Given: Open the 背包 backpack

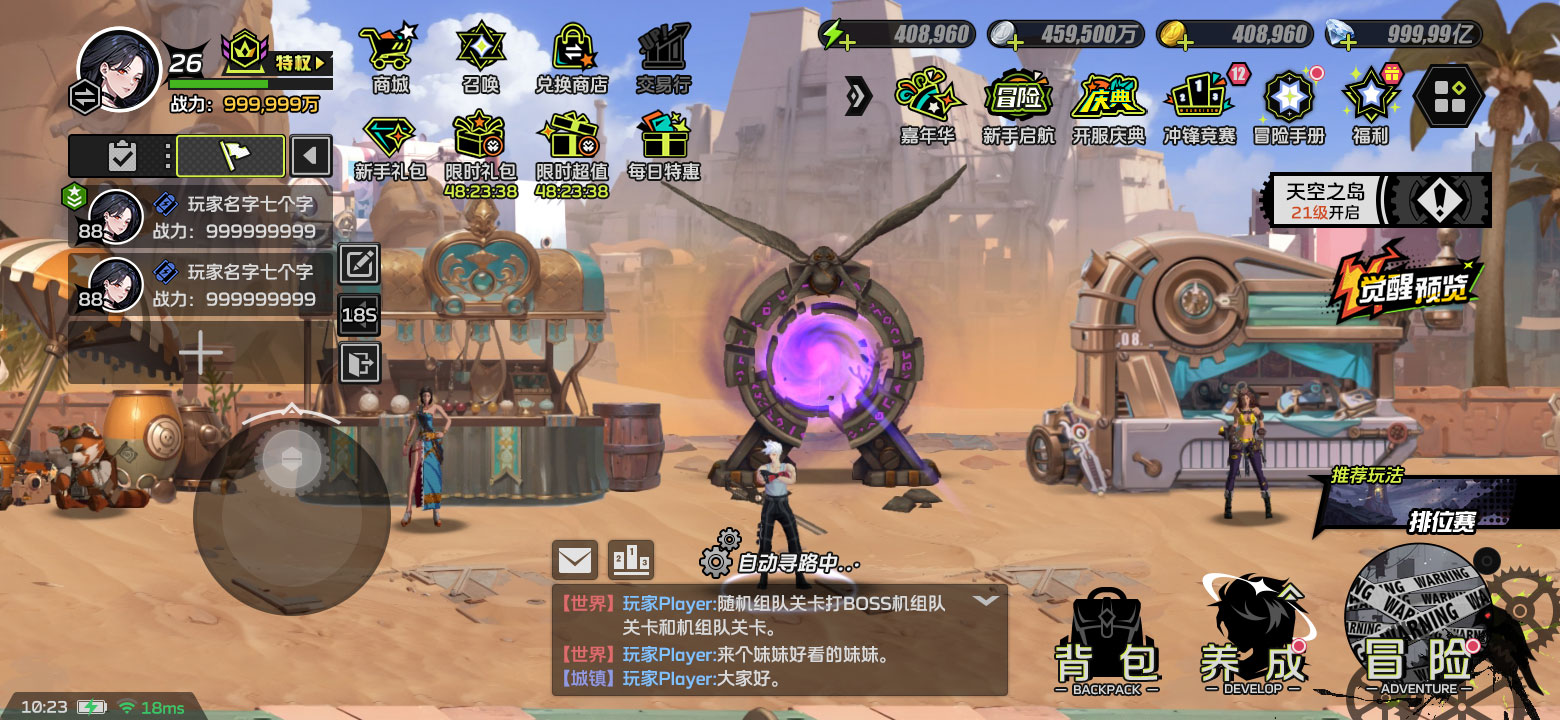Looking at the screenshot, I should coord(1107,645).
